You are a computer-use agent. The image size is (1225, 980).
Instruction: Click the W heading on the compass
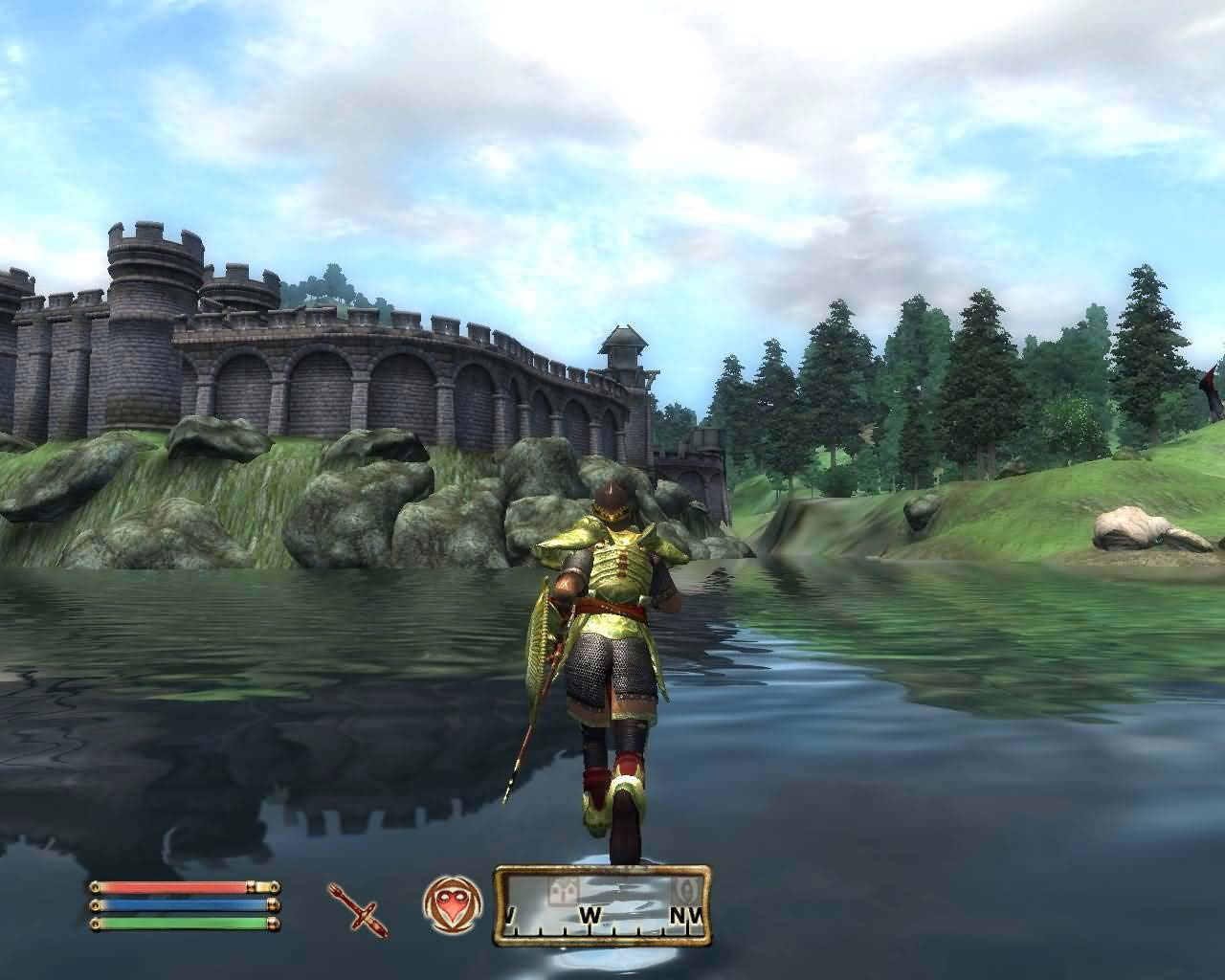(x=589, y=916)
